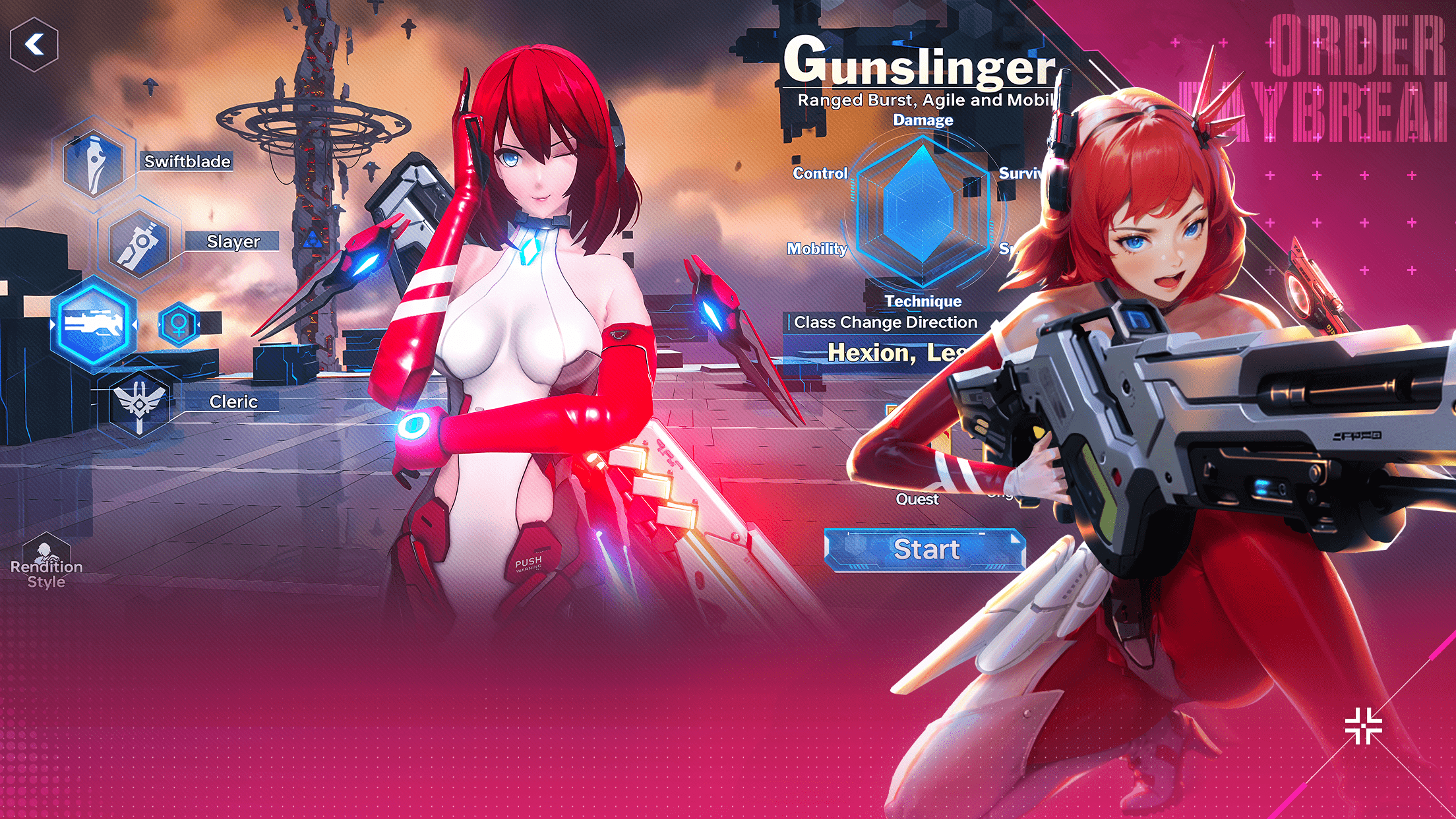Go back with the arrow button

point(34,45)
